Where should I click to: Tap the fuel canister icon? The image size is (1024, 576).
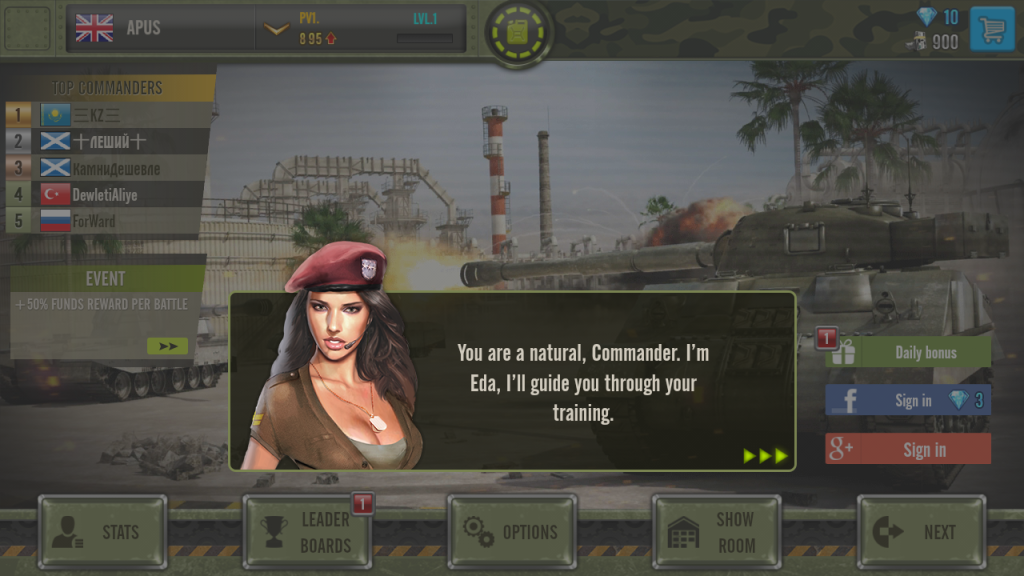tap(518, 33)
